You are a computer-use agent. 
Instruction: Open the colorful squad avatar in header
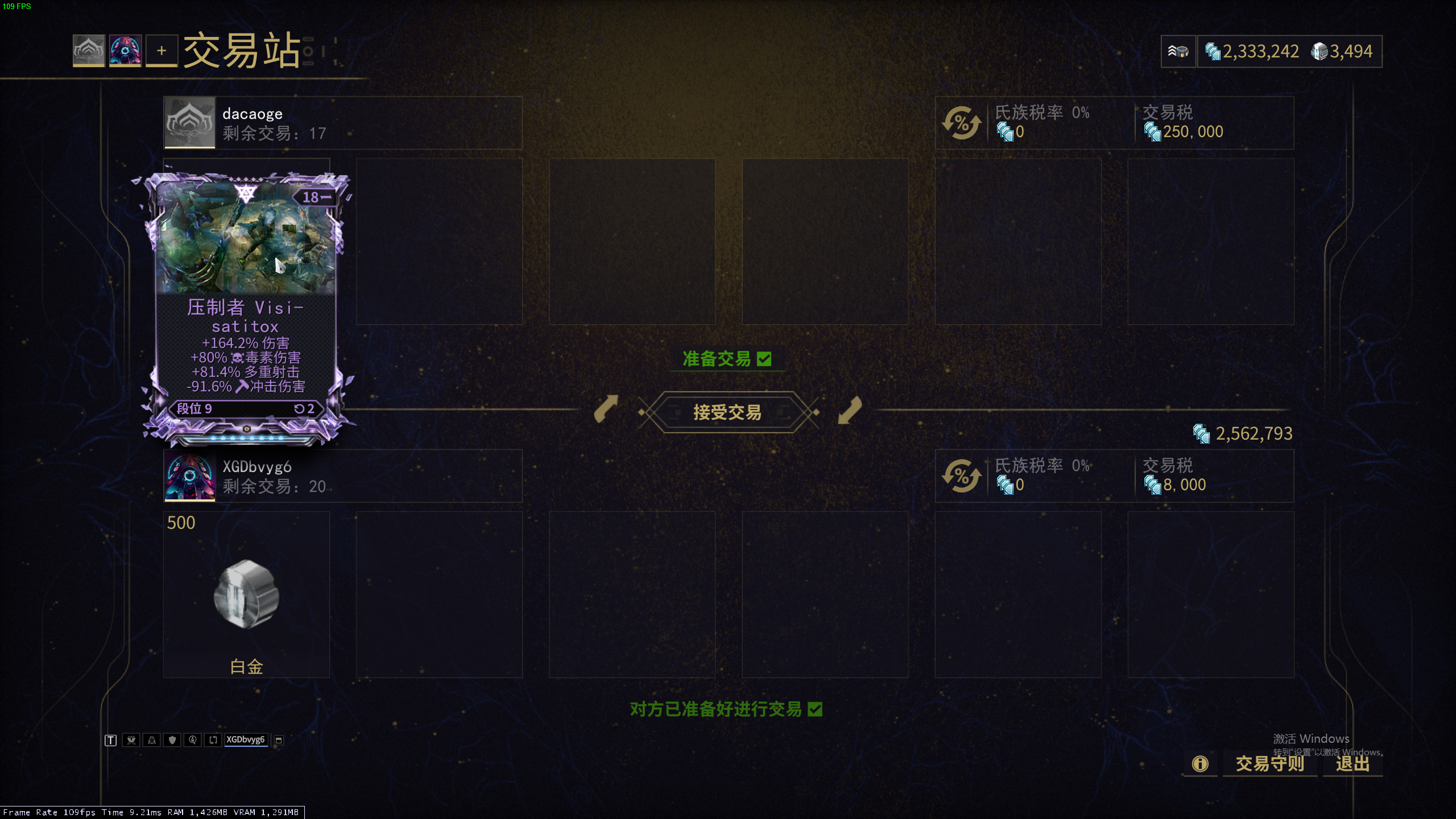click(125, 51)
